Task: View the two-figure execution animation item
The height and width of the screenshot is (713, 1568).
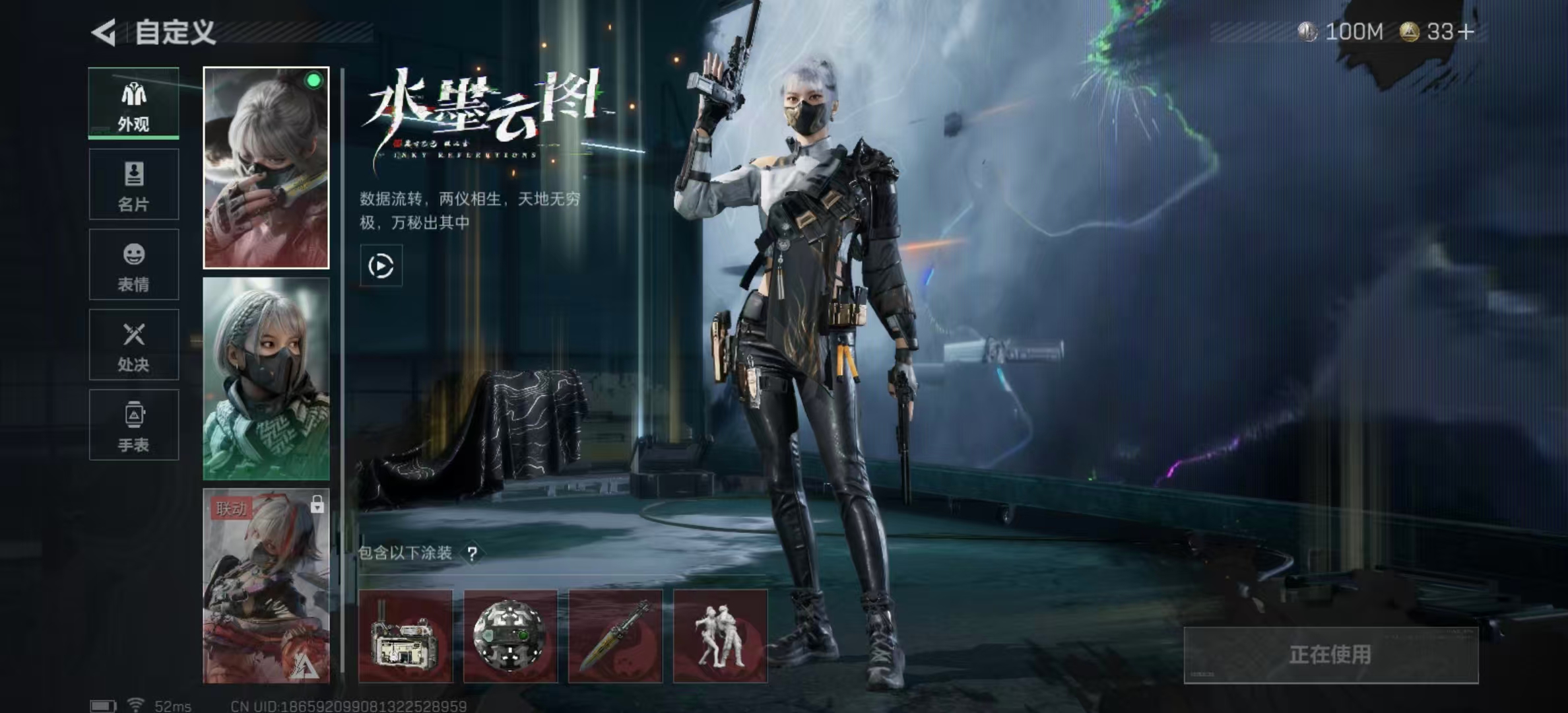Action: point(720,636)
